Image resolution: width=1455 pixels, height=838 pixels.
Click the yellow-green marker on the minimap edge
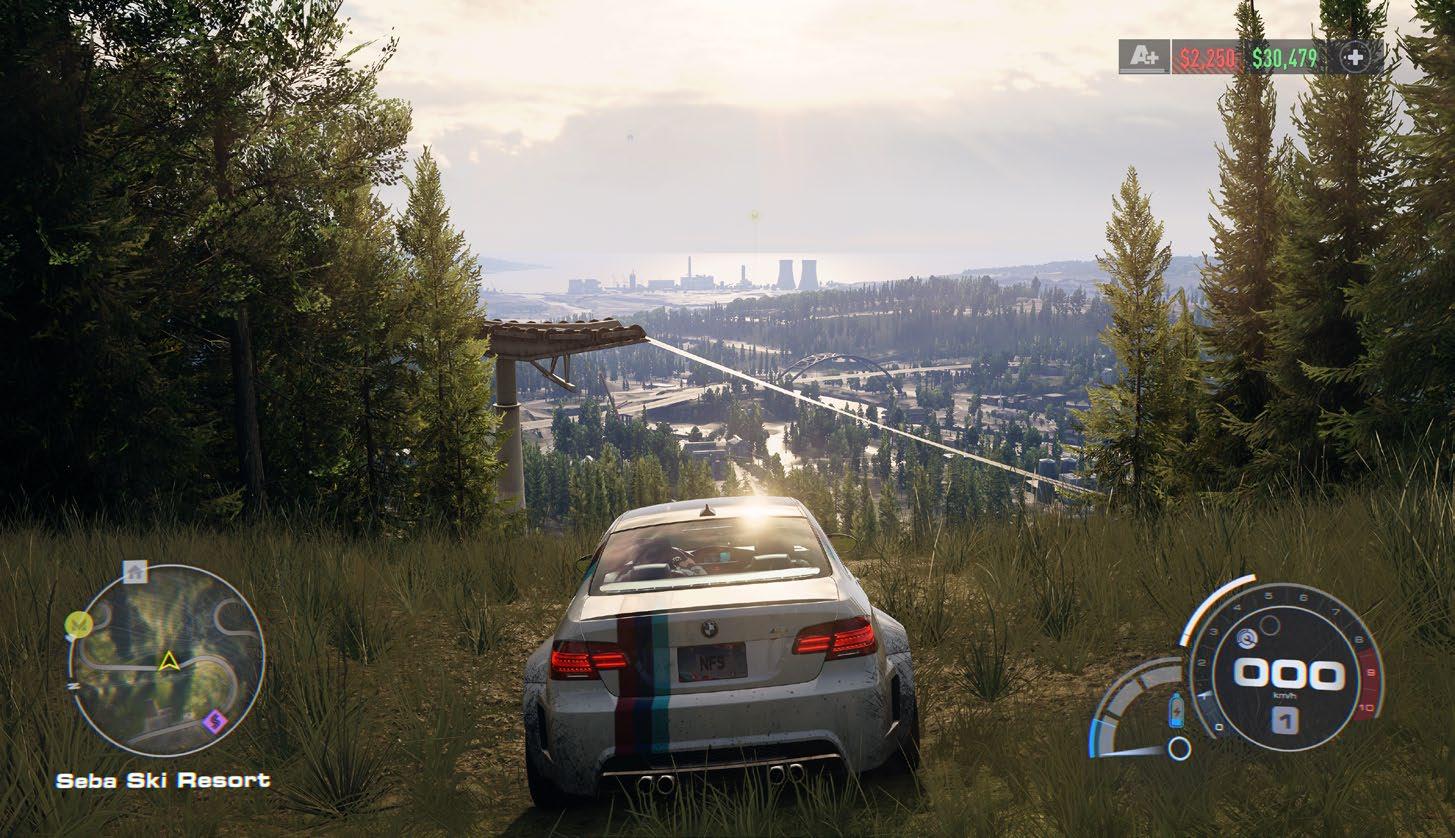[76, 625]
